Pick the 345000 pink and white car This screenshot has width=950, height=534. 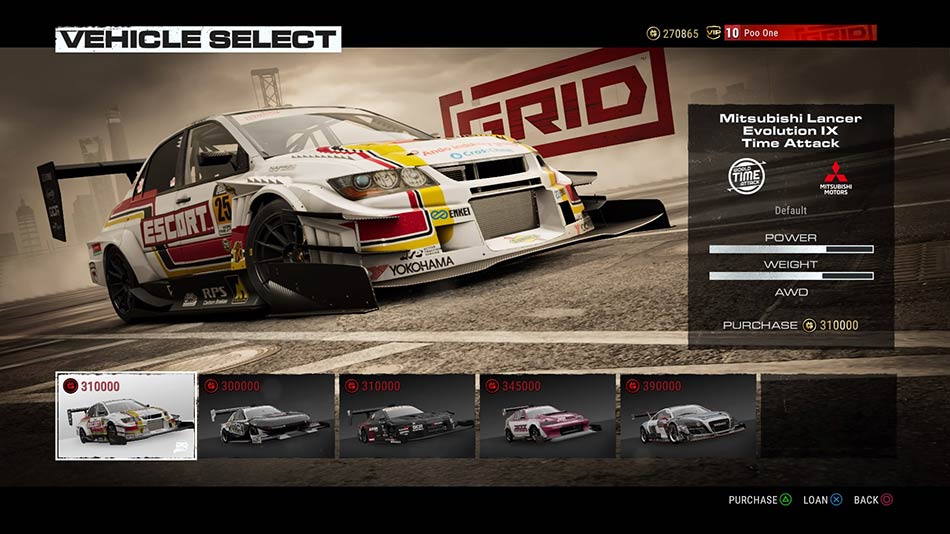pyautogui.click(x=547, y=416)
